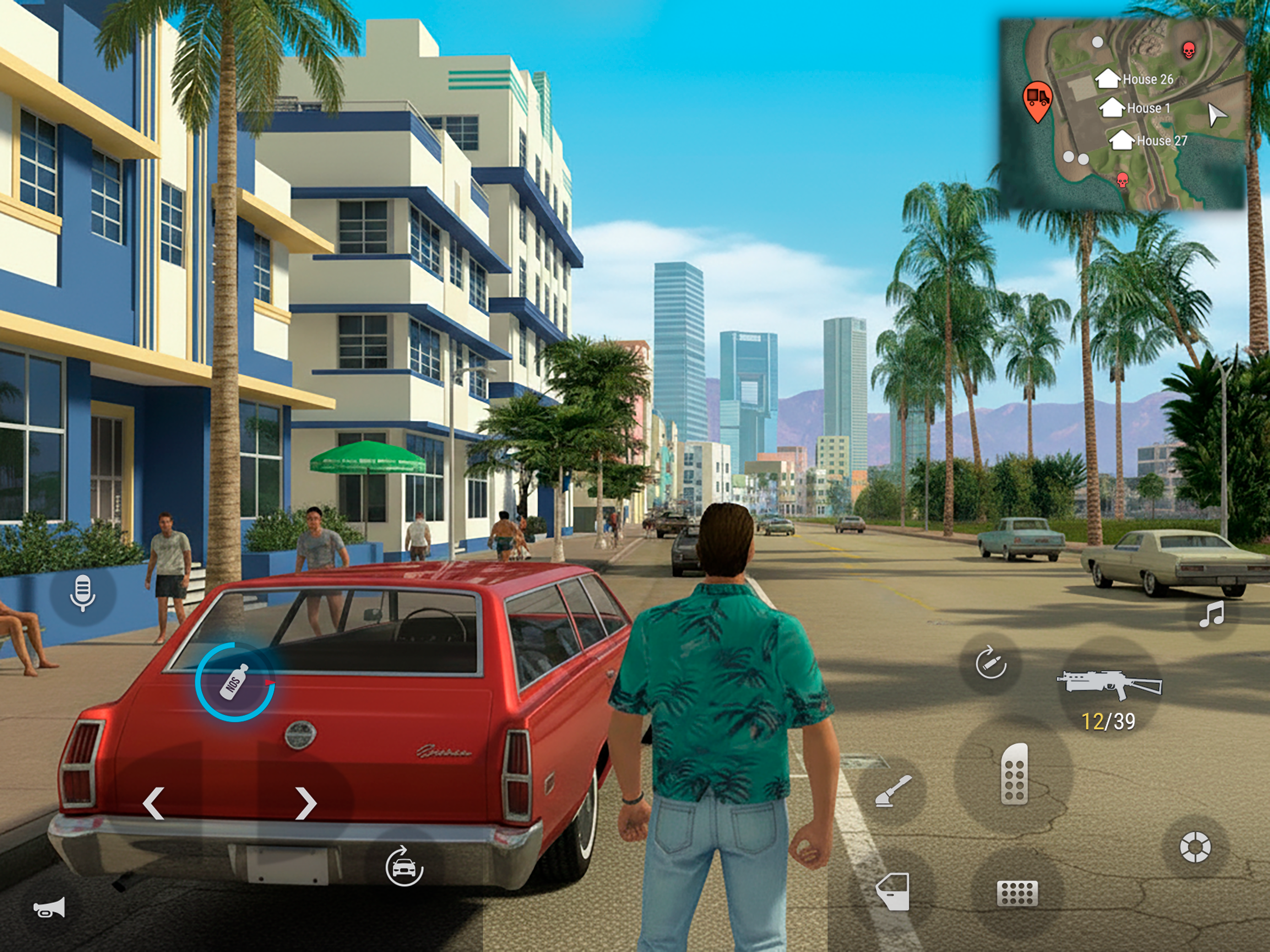Activate the NOS nitro boost
The height and width of the screenshot is (952, 1270).
click(x=235, y=682)
